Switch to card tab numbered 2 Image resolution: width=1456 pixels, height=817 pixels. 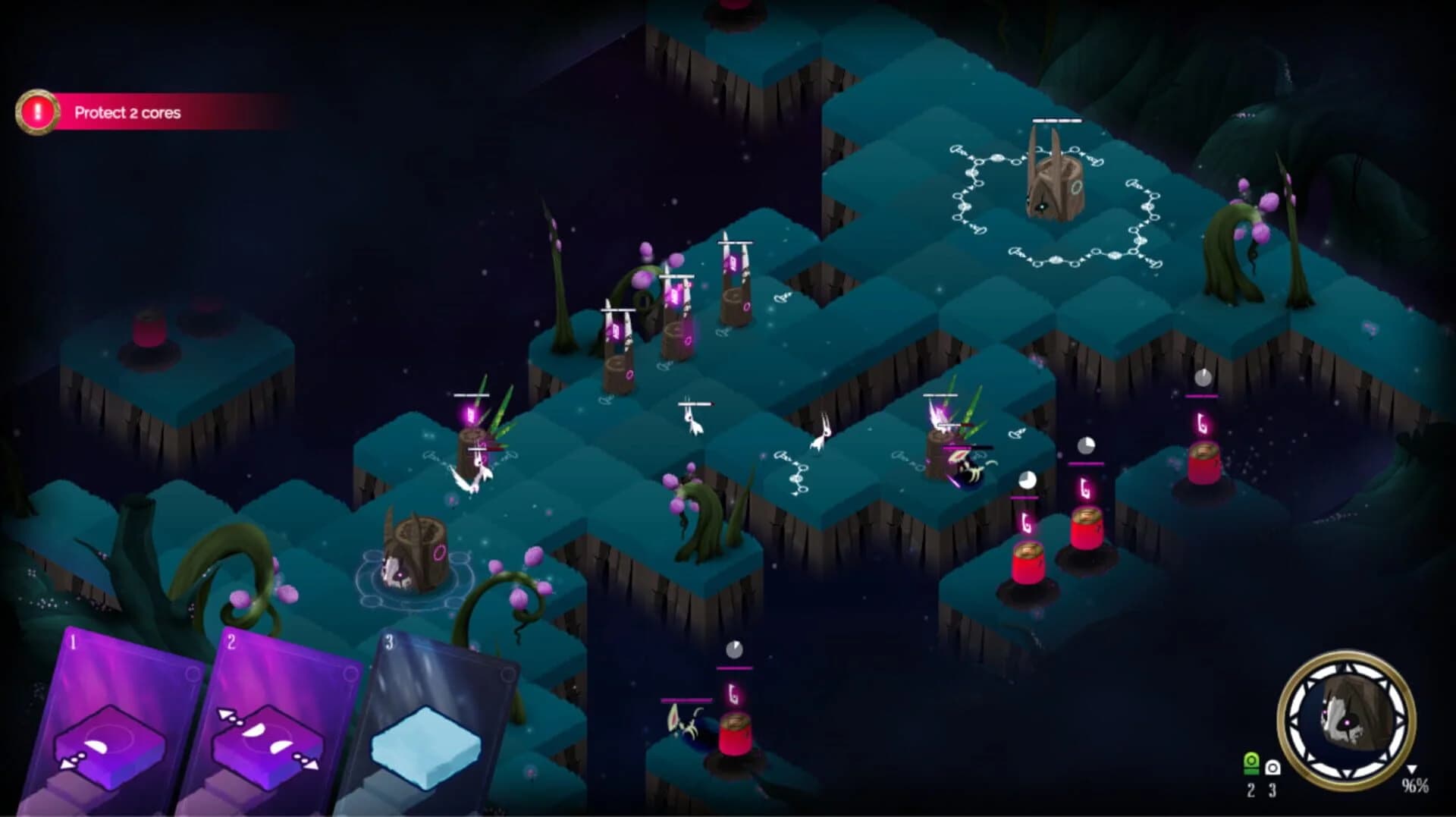231,639
